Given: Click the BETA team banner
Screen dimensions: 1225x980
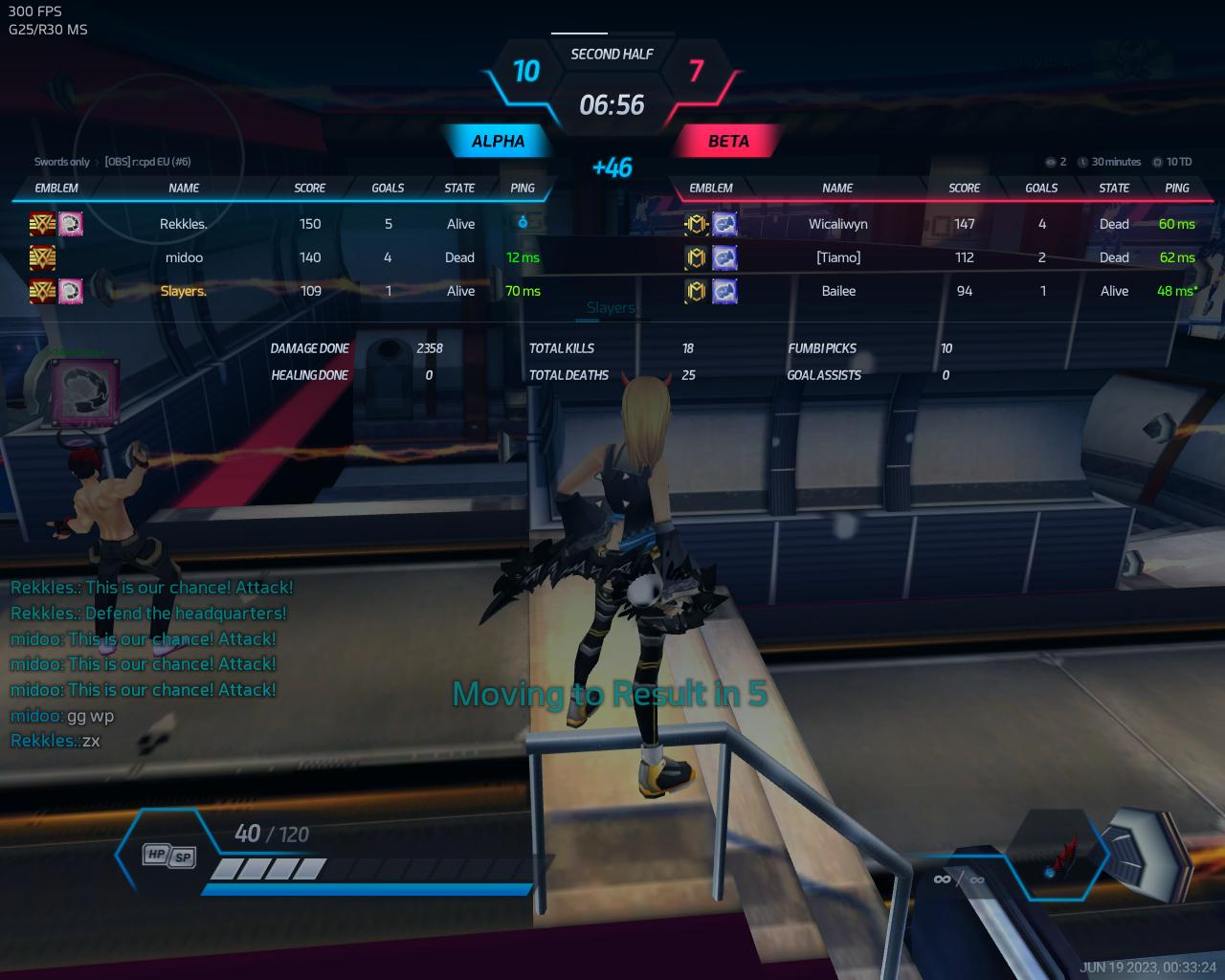Looking at the screenshot, I should point(727,142).
